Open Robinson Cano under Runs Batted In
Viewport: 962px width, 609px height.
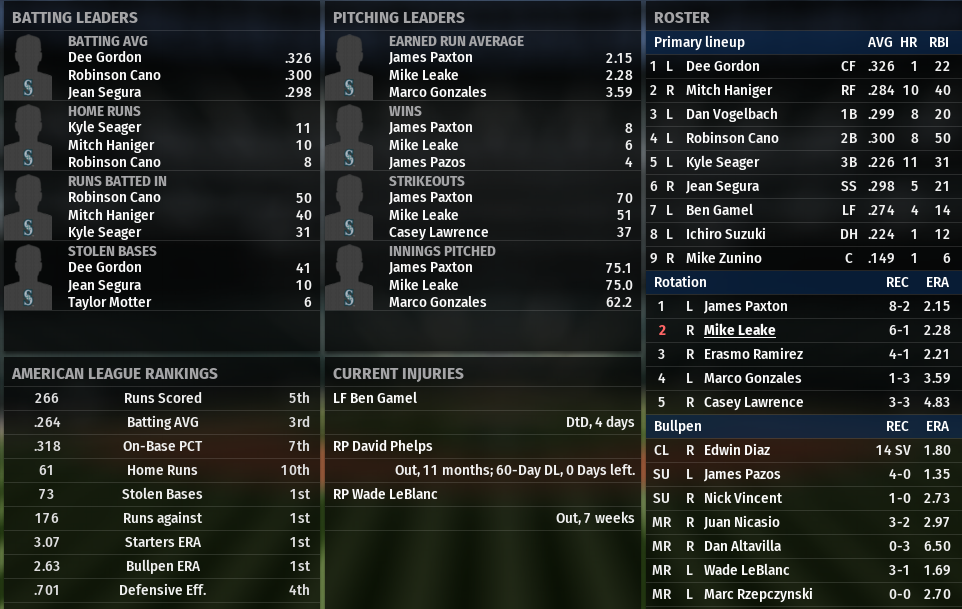coord(114,198)
